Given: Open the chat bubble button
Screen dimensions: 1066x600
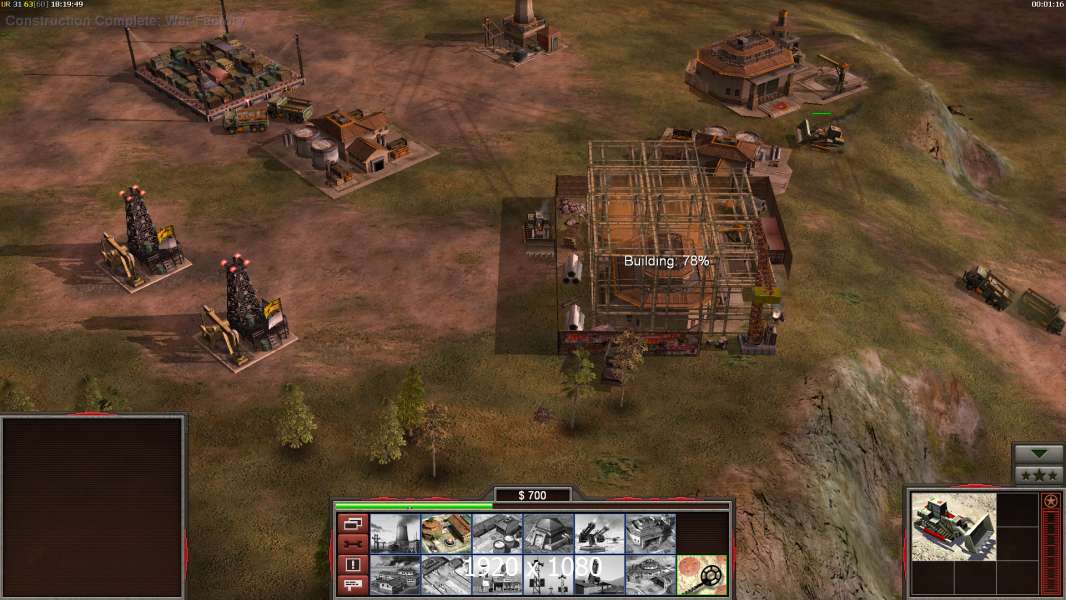Looking at the screenshot, I should coord(352,585).
